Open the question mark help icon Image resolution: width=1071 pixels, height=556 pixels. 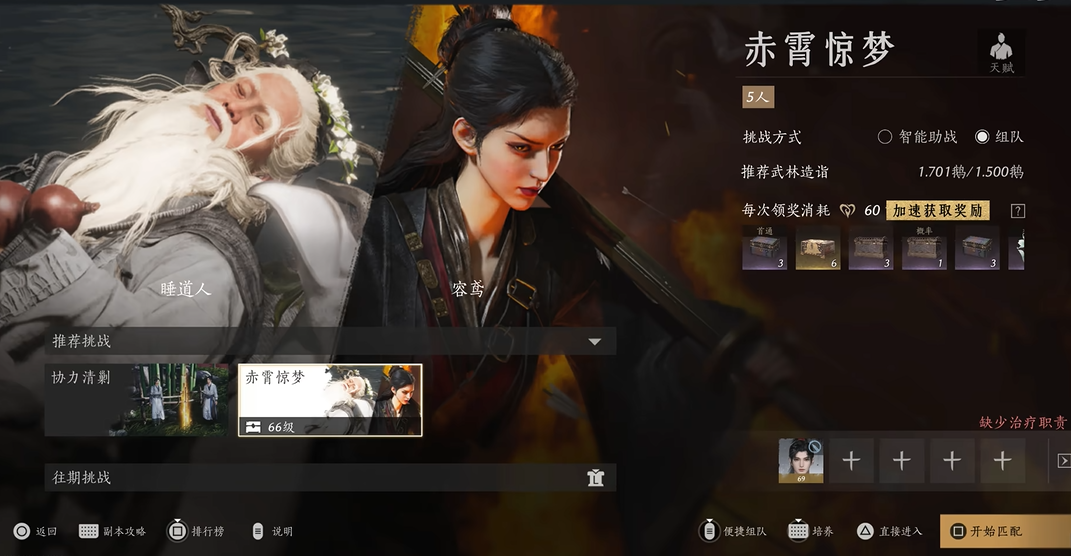tap(1018, 211)
